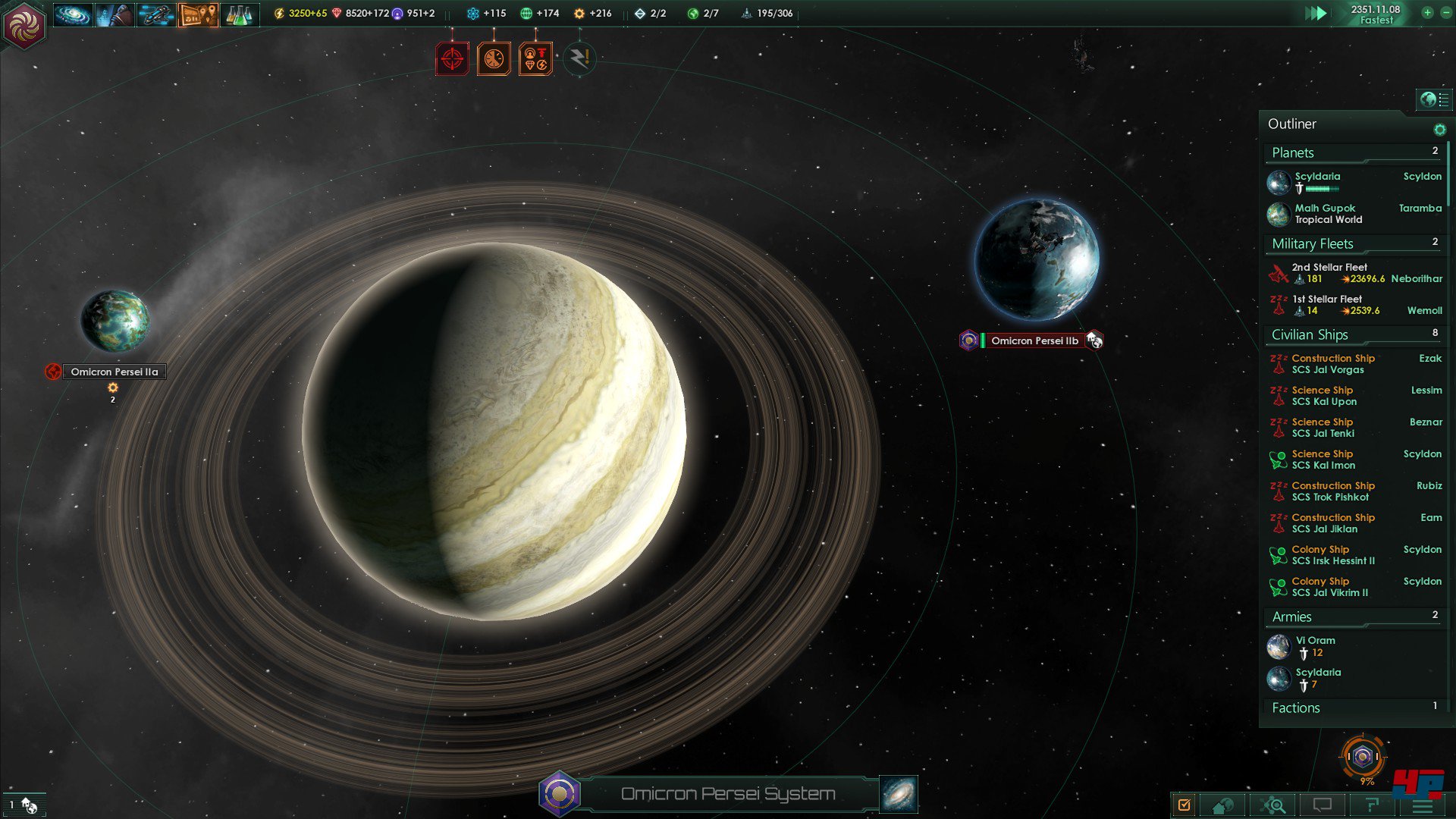1456x819 pixels.
Task: Increase game speed with the plus button
Action: point(1427,13)
